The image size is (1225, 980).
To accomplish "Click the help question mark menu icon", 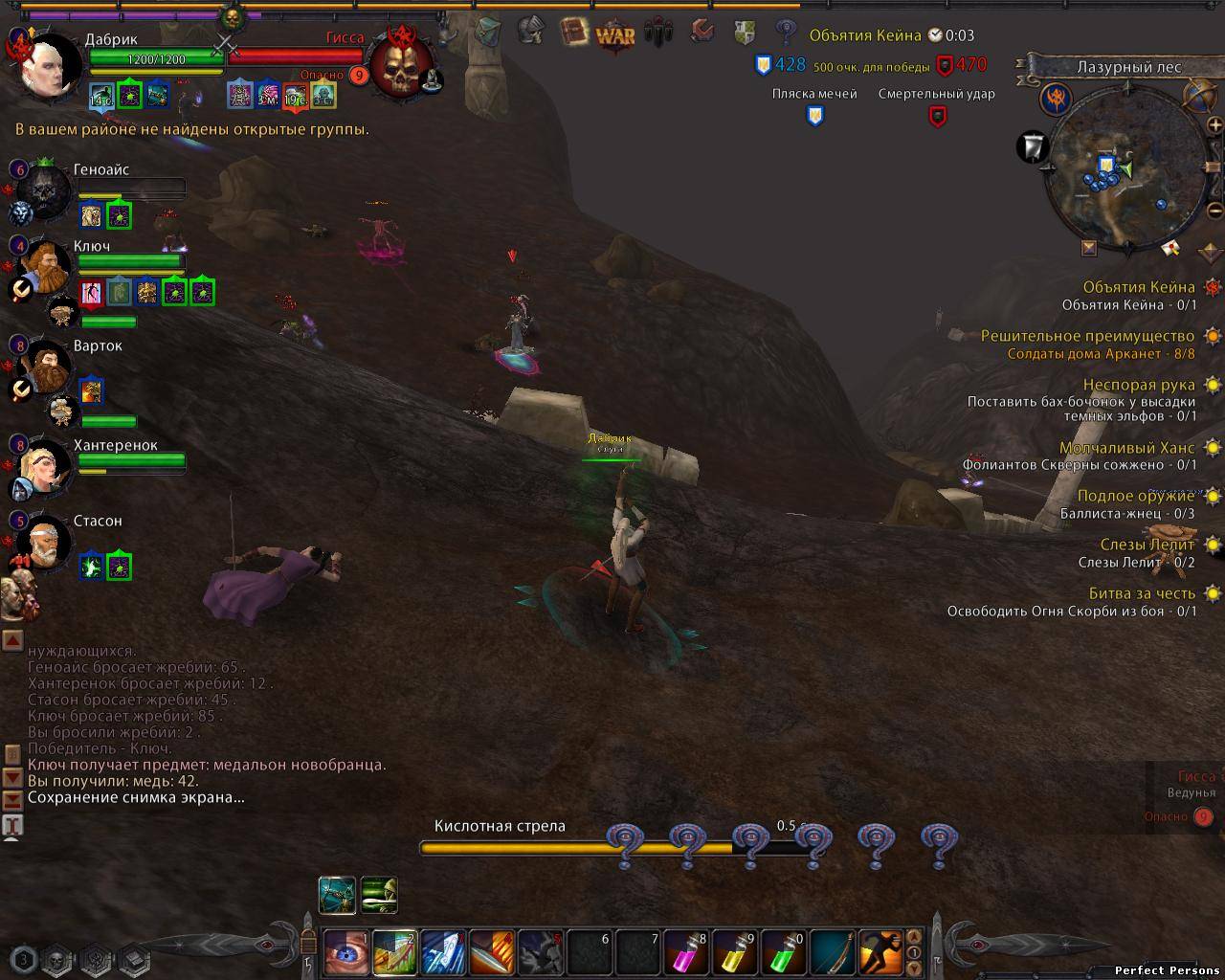I will pos(786,33).
